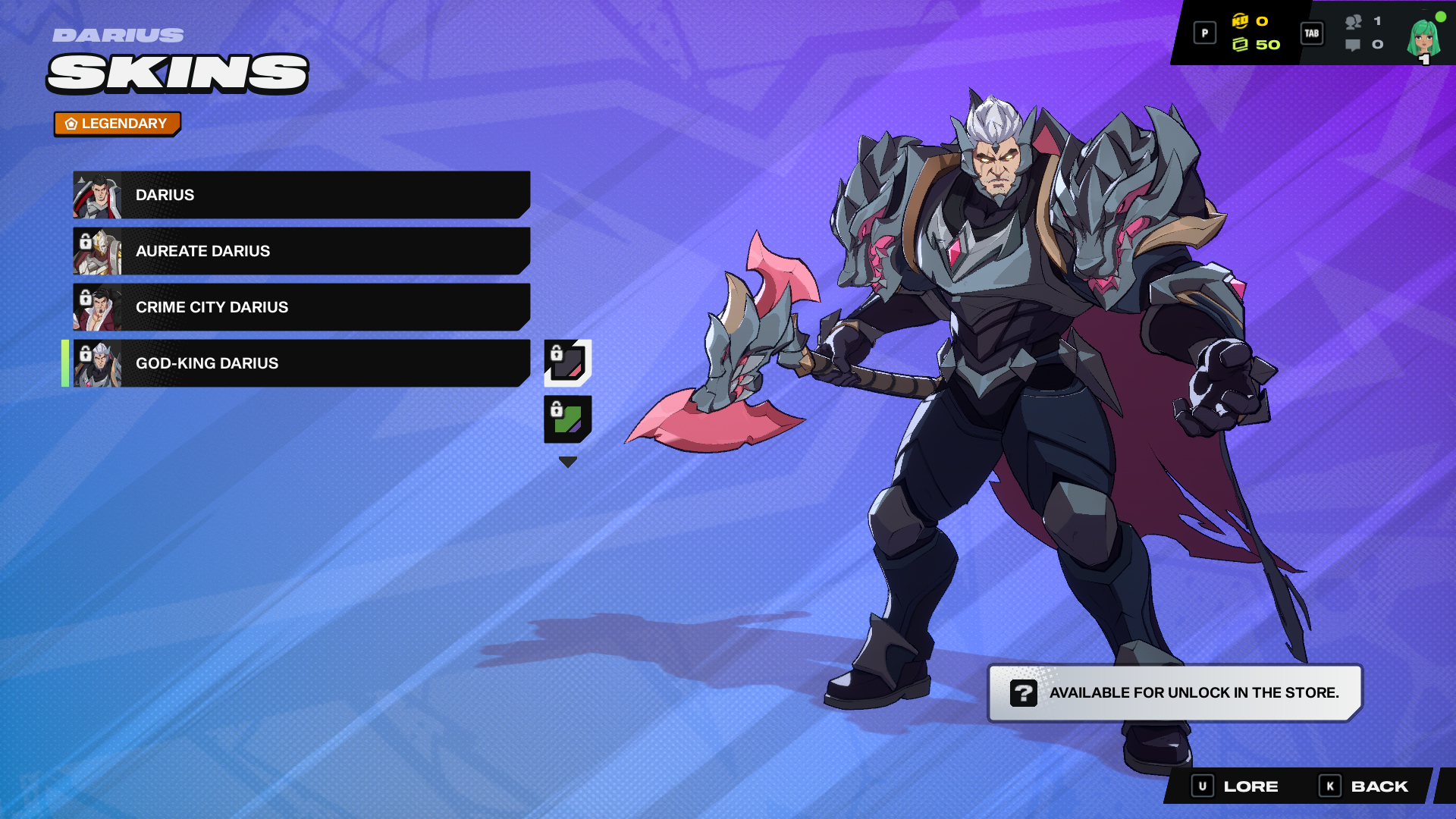Click the BACK button
1456x819 pixels.
tap(1382, 786)
